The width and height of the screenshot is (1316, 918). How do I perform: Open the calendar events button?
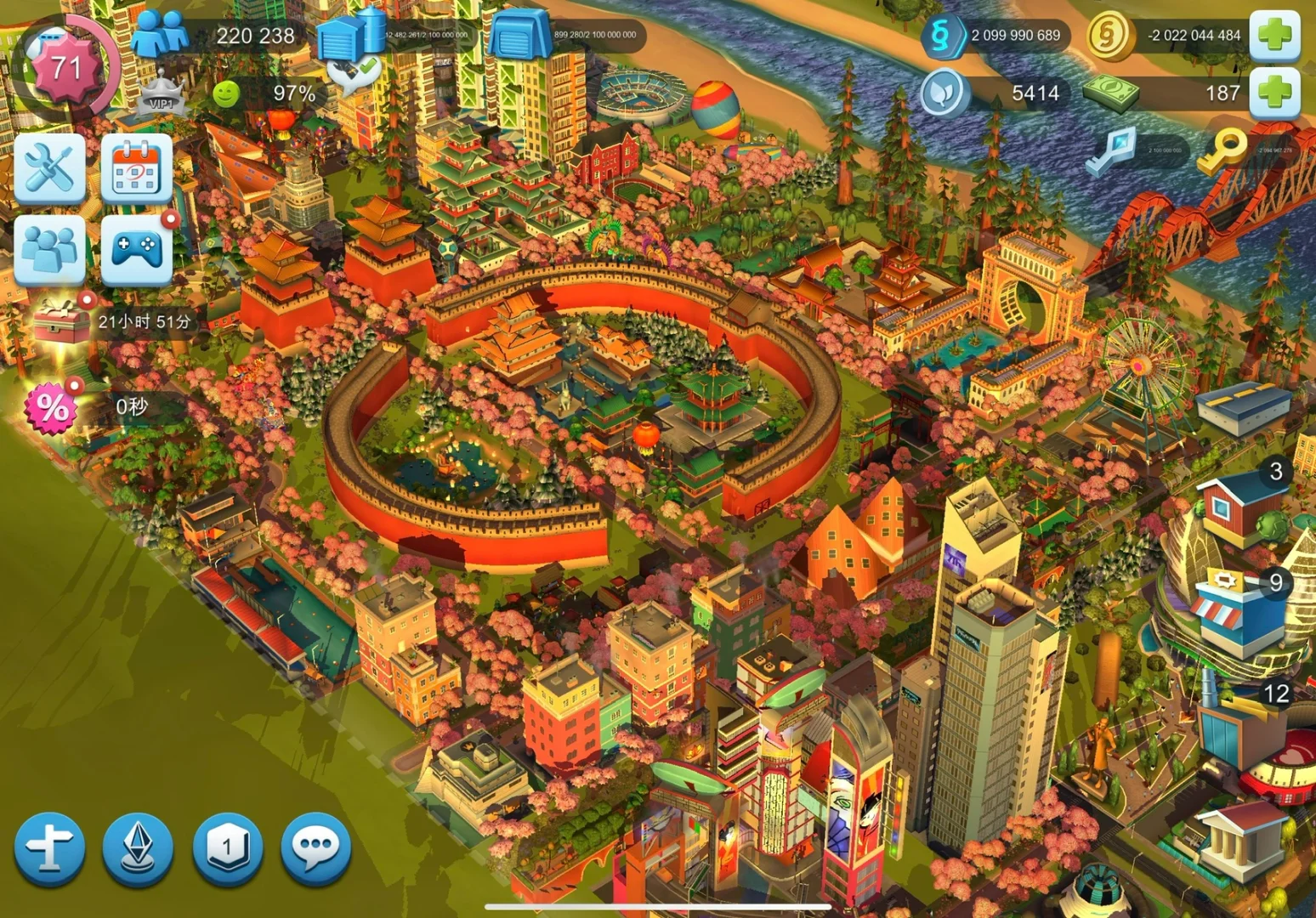tap(136, 169)
